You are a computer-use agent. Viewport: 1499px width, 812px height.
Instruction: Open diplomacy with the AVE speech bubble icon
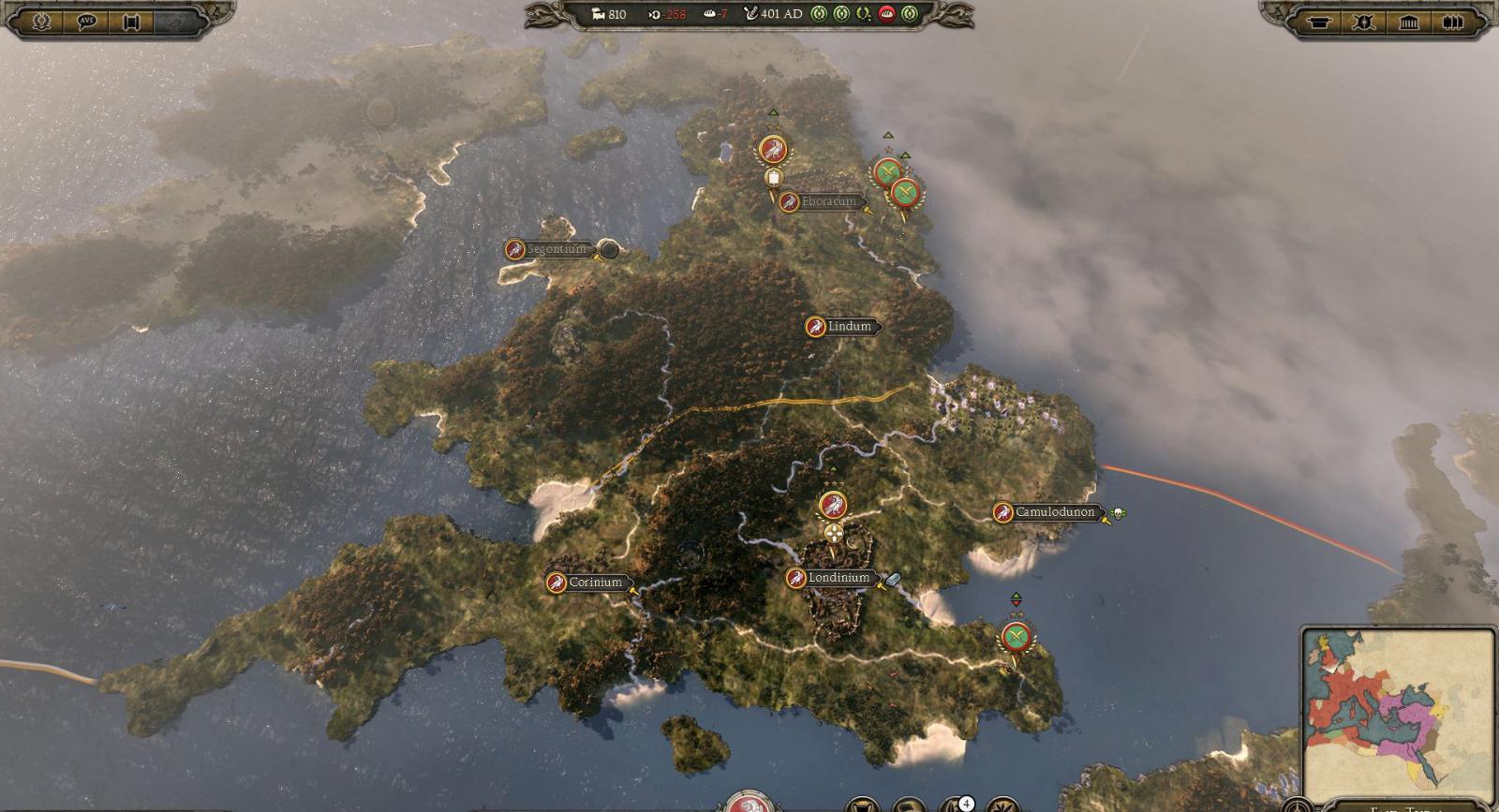pyautogui.click(x=85, y=22)
